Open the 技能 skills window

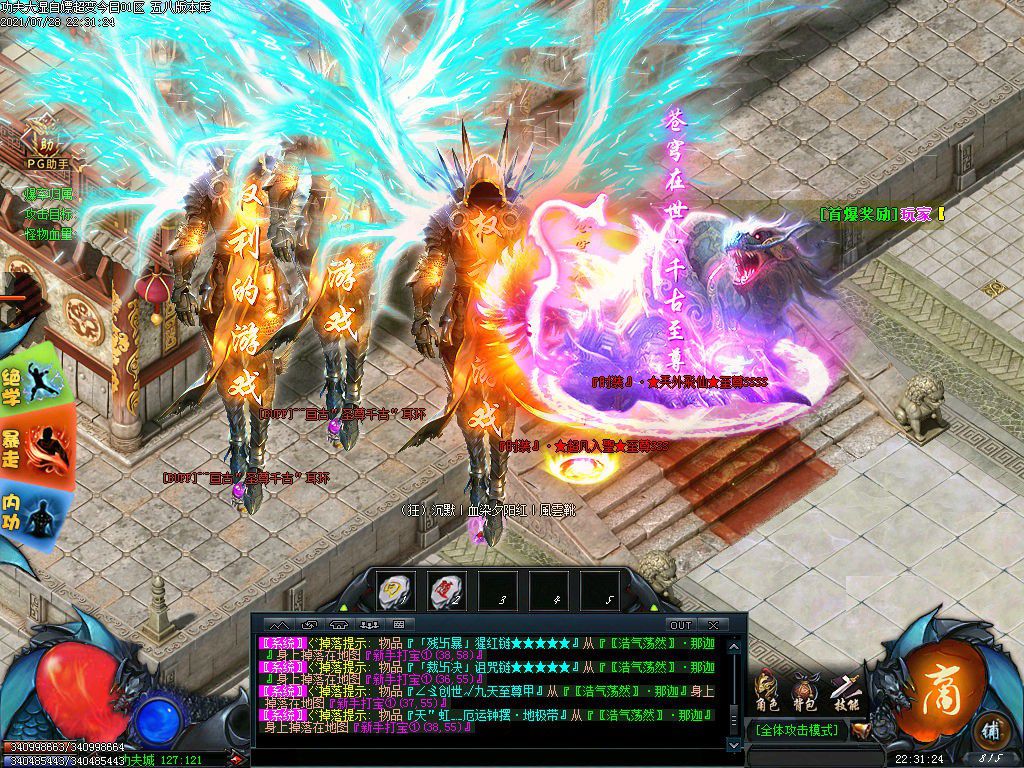[847, 691]
